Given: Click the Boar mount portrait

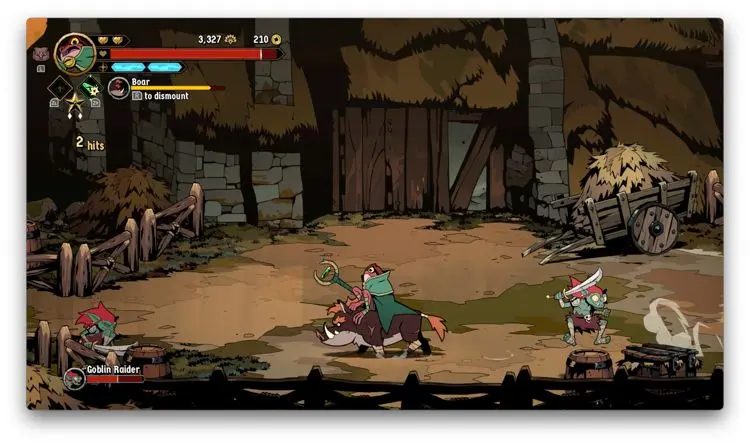Looking at the screenshot, I should point(119,88).
